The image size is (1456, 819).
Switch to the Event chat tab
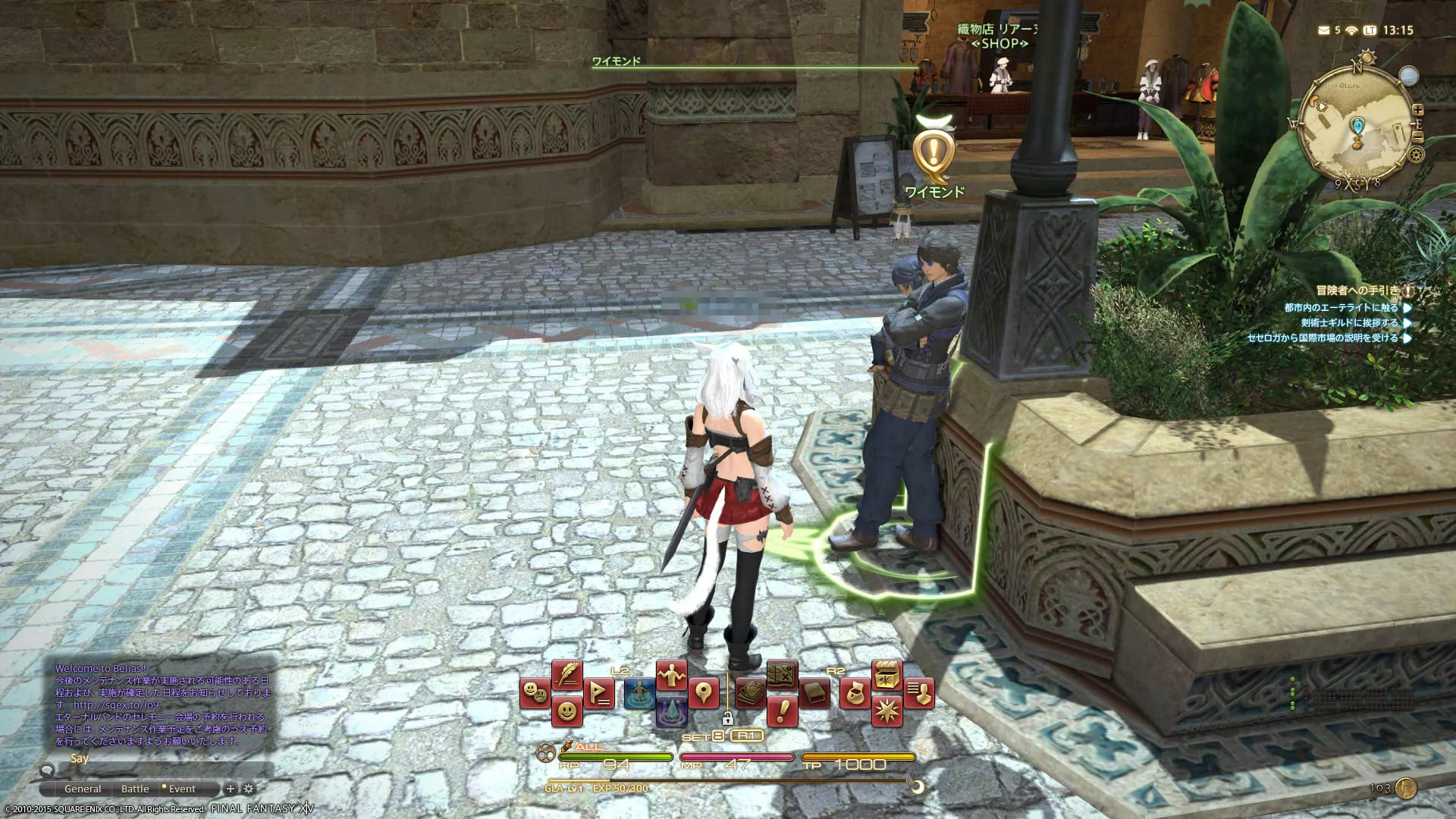(182, 789)
